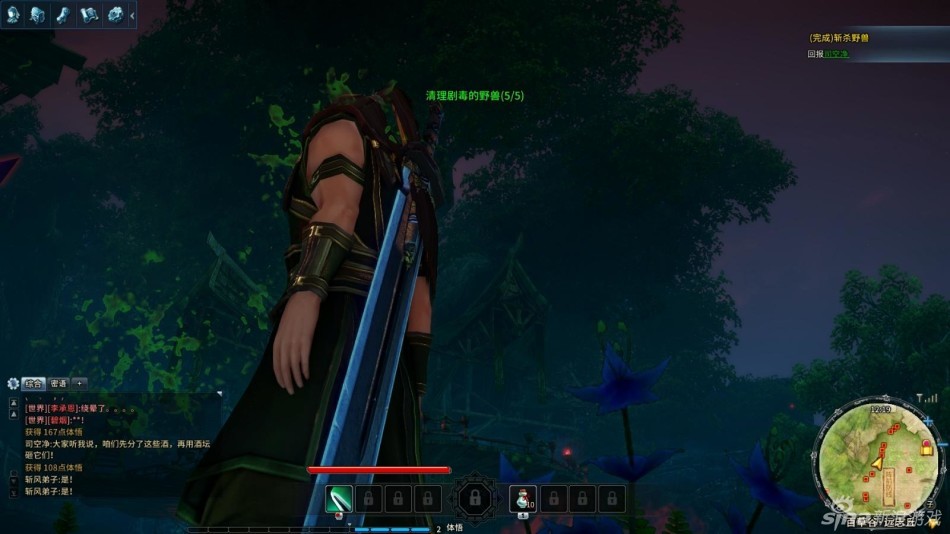The image size is (950, 534).
Task: Open the backpack bag icon
Action: 38,14
